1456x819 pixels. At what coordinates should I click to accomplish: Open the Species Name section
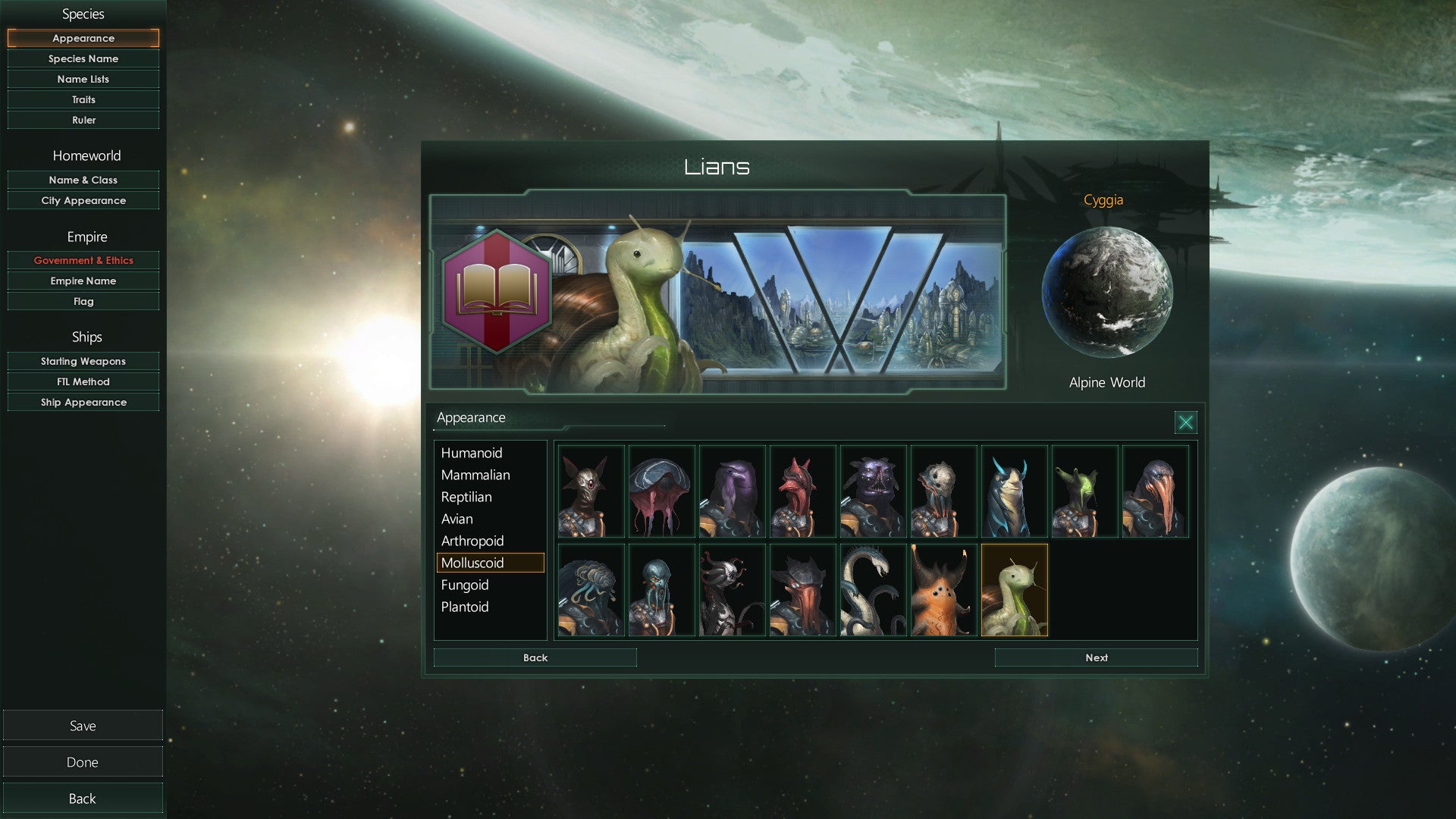click(83, 58)
